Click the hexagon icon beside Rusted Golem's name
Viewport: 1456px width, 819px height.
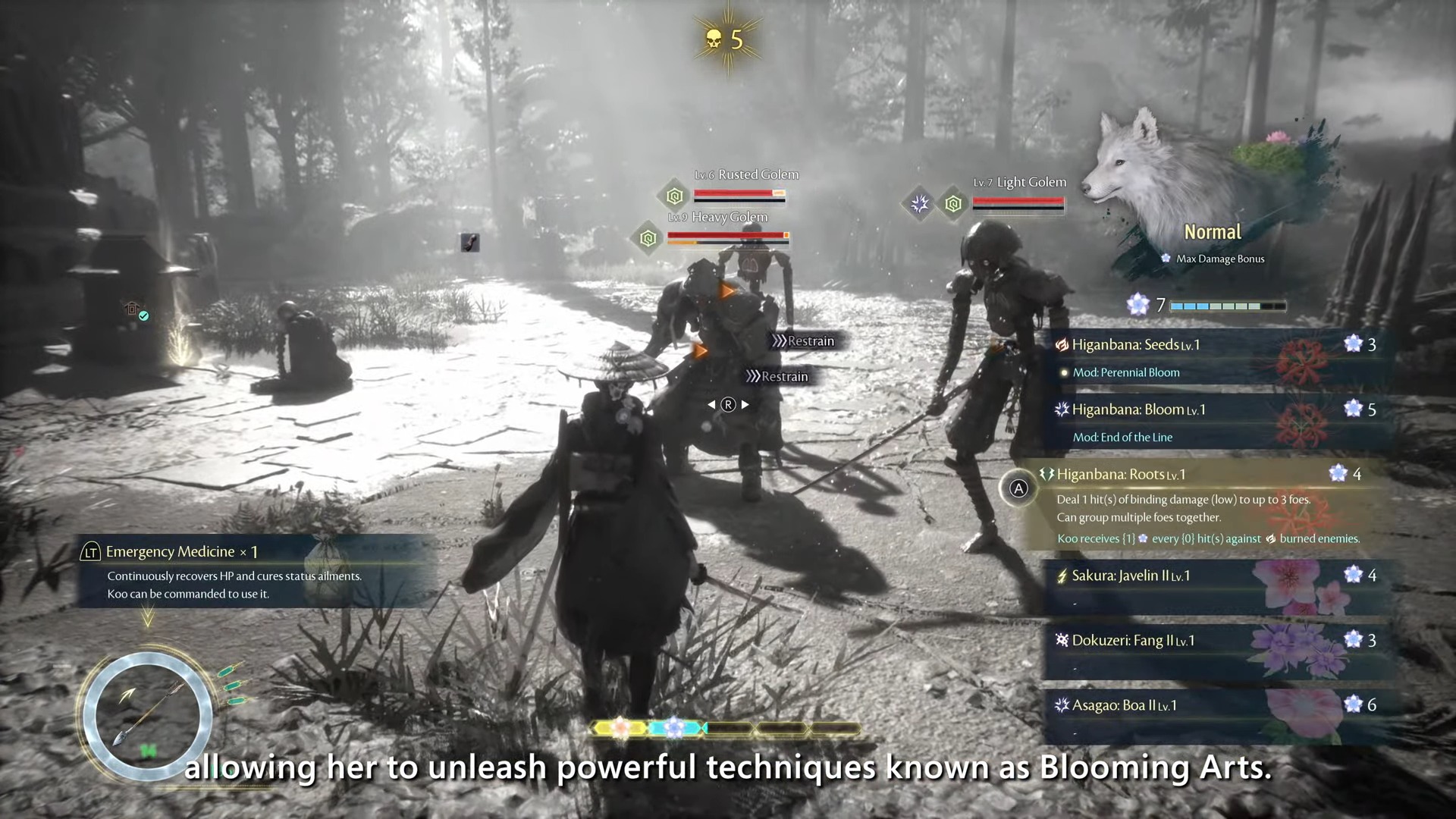673,196
